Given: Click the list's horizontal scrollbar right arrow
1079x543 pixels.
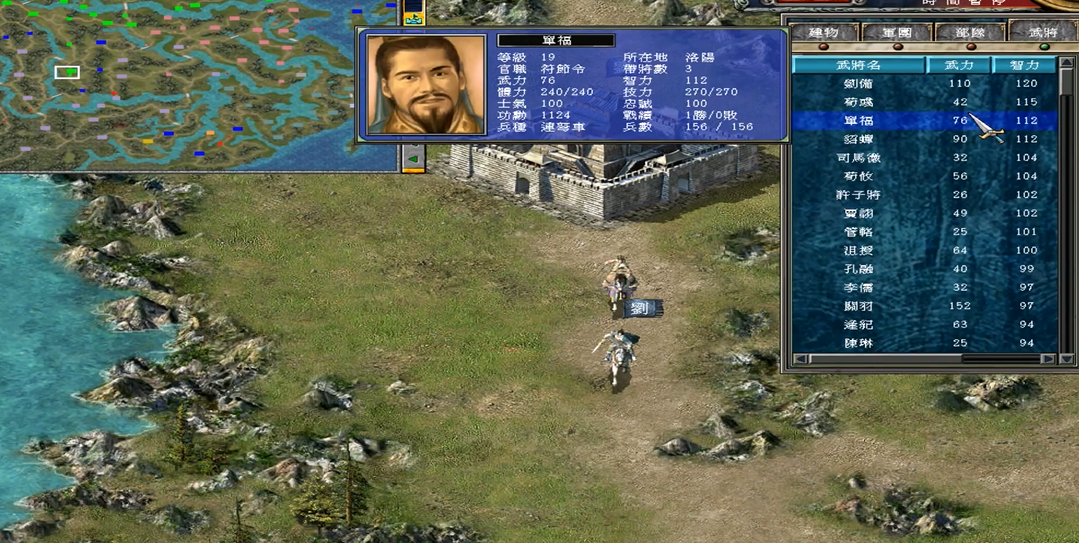Looking at the screenshot, I should pos(1047,358).
